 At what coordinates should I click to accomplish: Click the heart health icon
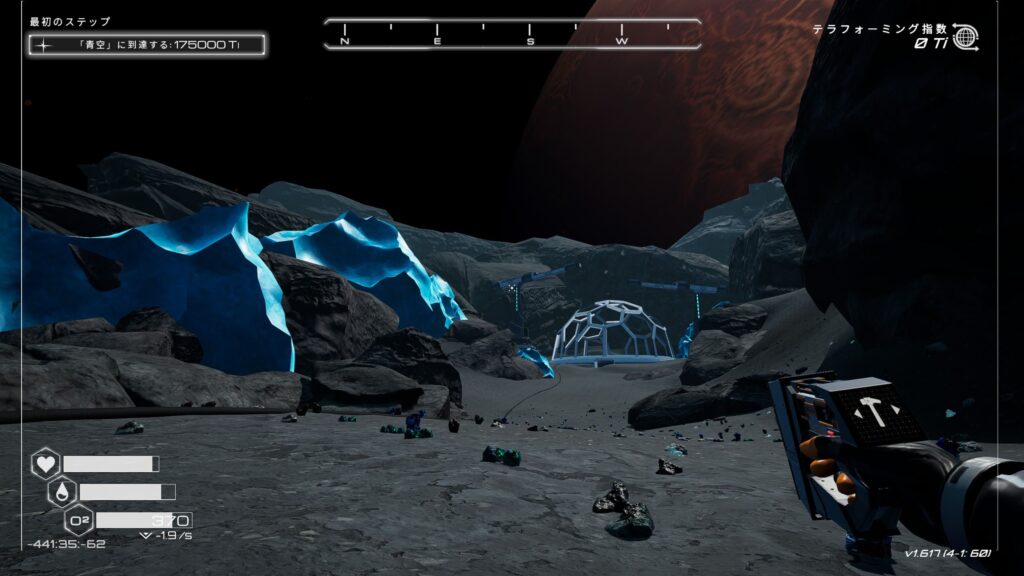45,464
